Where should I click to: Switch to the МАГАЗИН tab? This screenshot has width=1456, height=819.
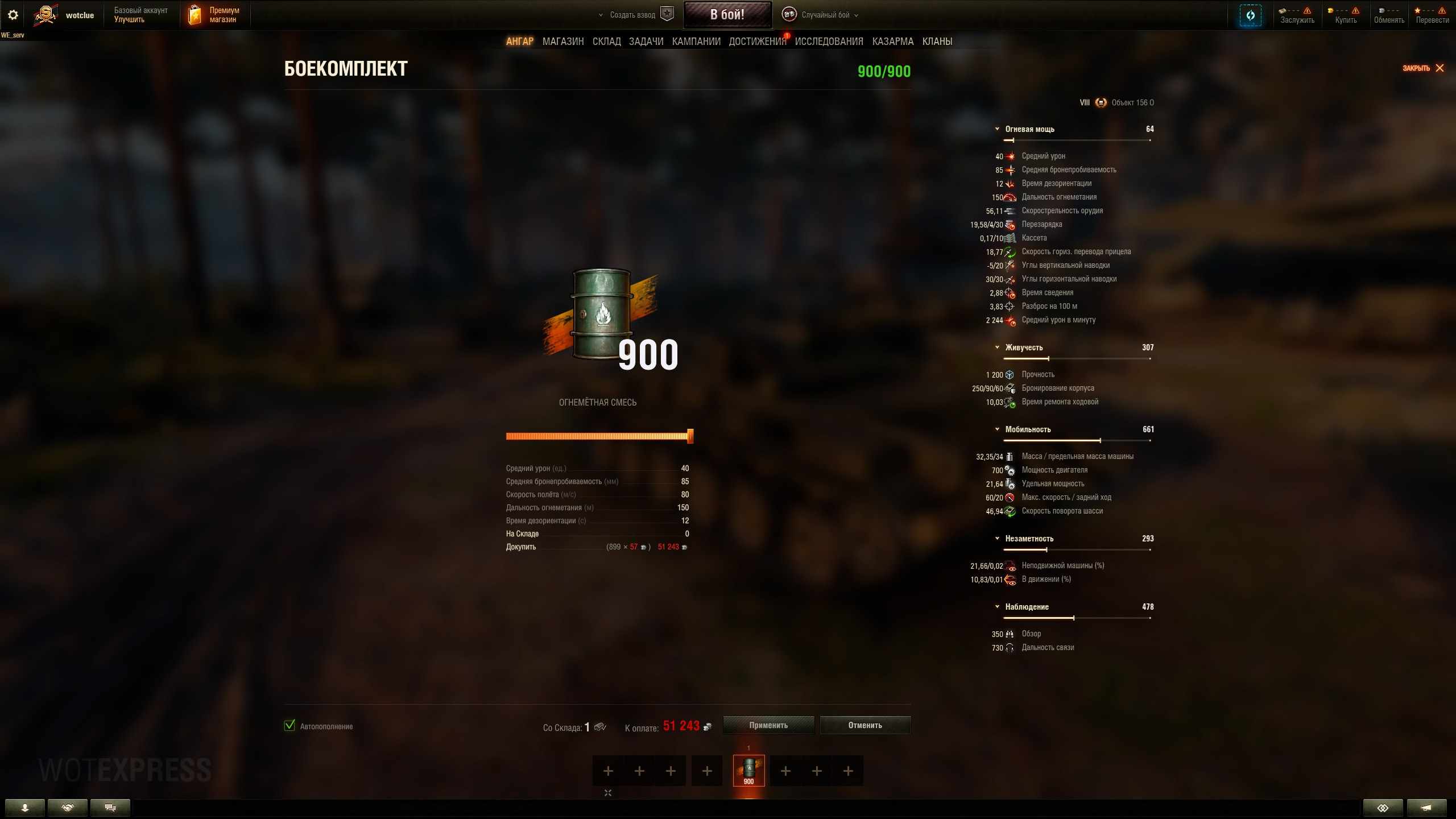point(562,42)
